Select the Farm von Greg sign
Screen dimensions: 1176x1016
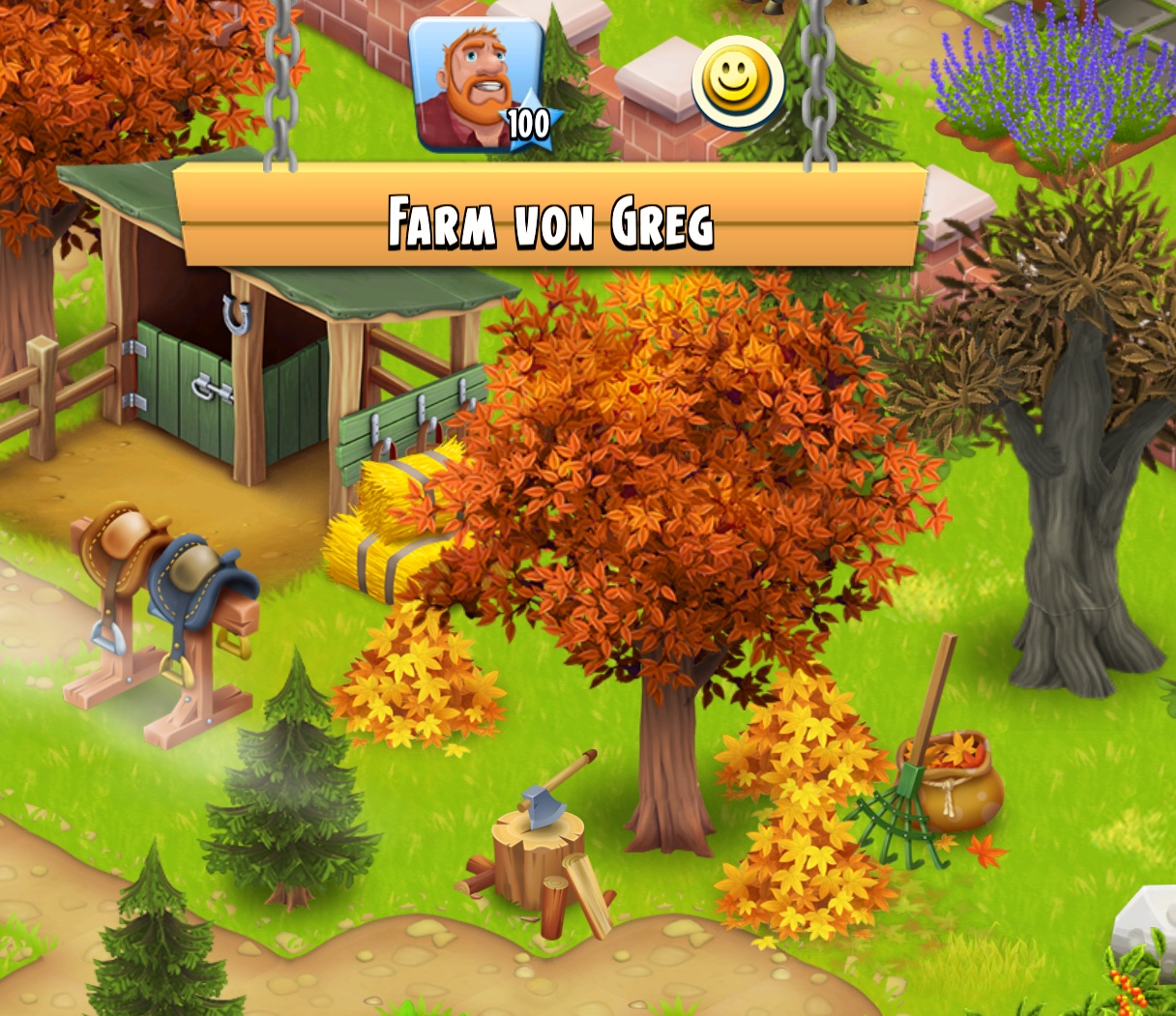pos(549,220)
